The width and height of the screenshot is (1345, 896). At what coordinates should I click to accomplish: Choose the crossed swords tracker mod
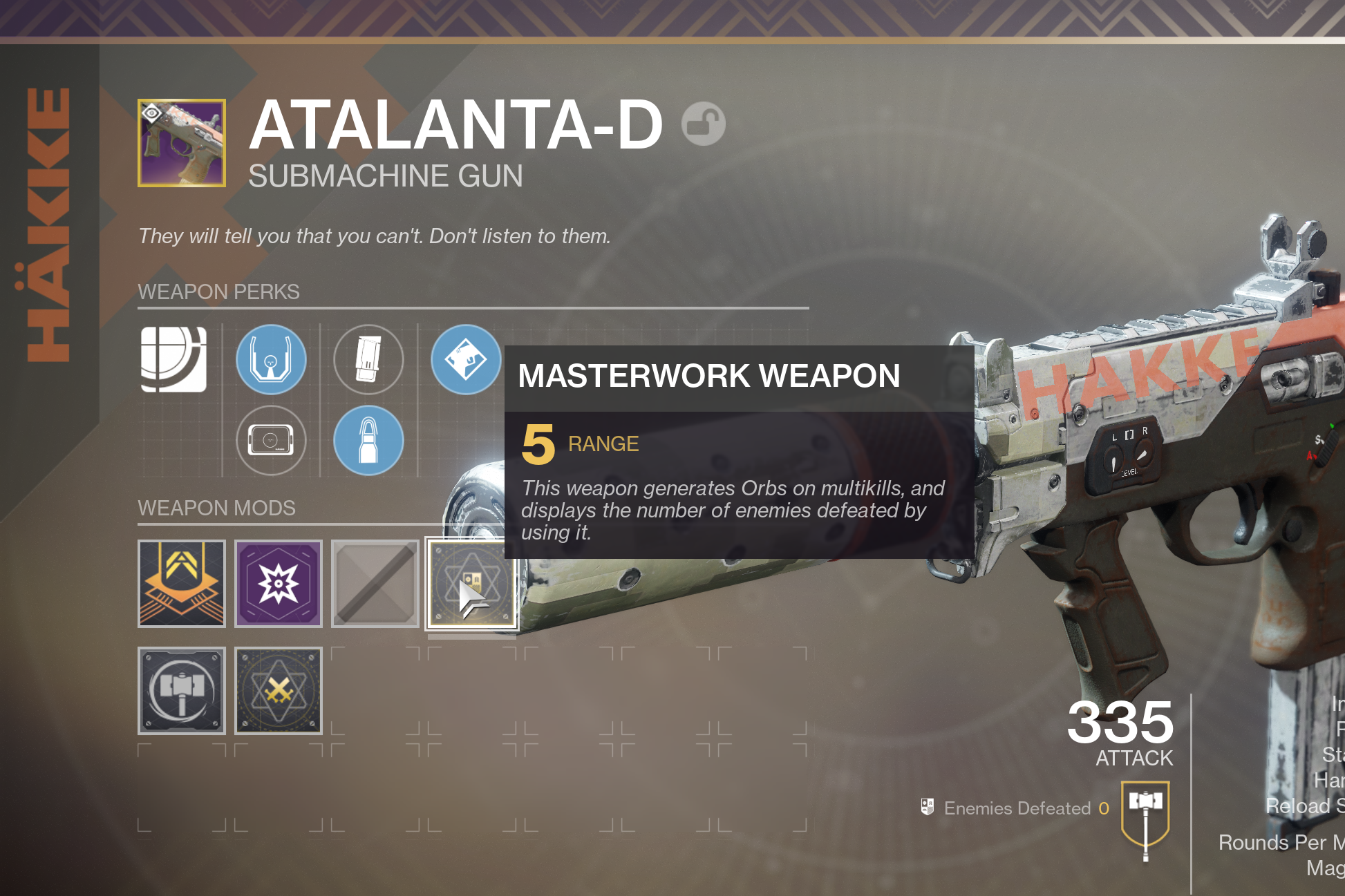279,691
